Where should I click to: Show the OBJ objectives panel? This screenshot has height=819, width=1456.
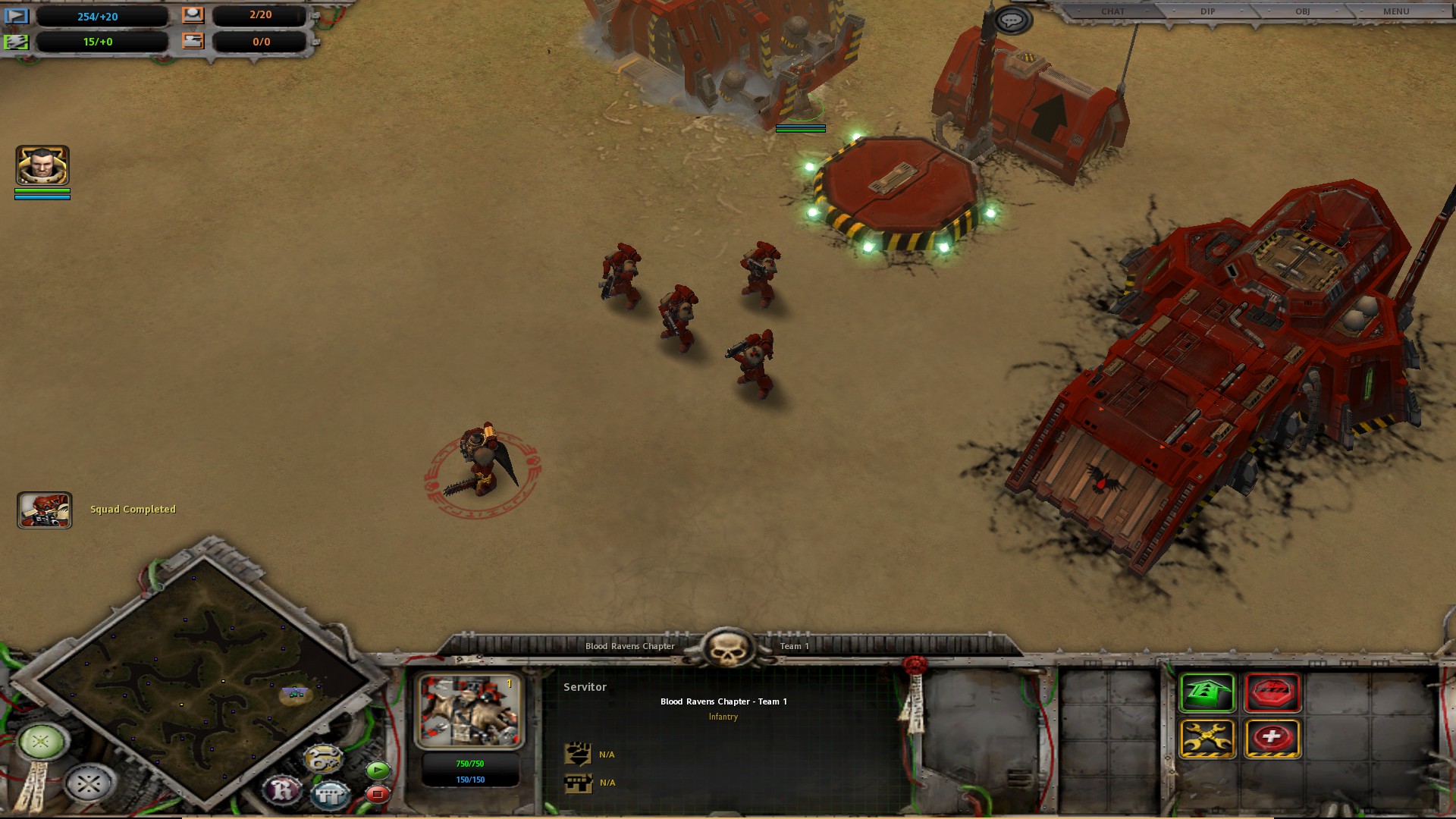point(1302,11)
